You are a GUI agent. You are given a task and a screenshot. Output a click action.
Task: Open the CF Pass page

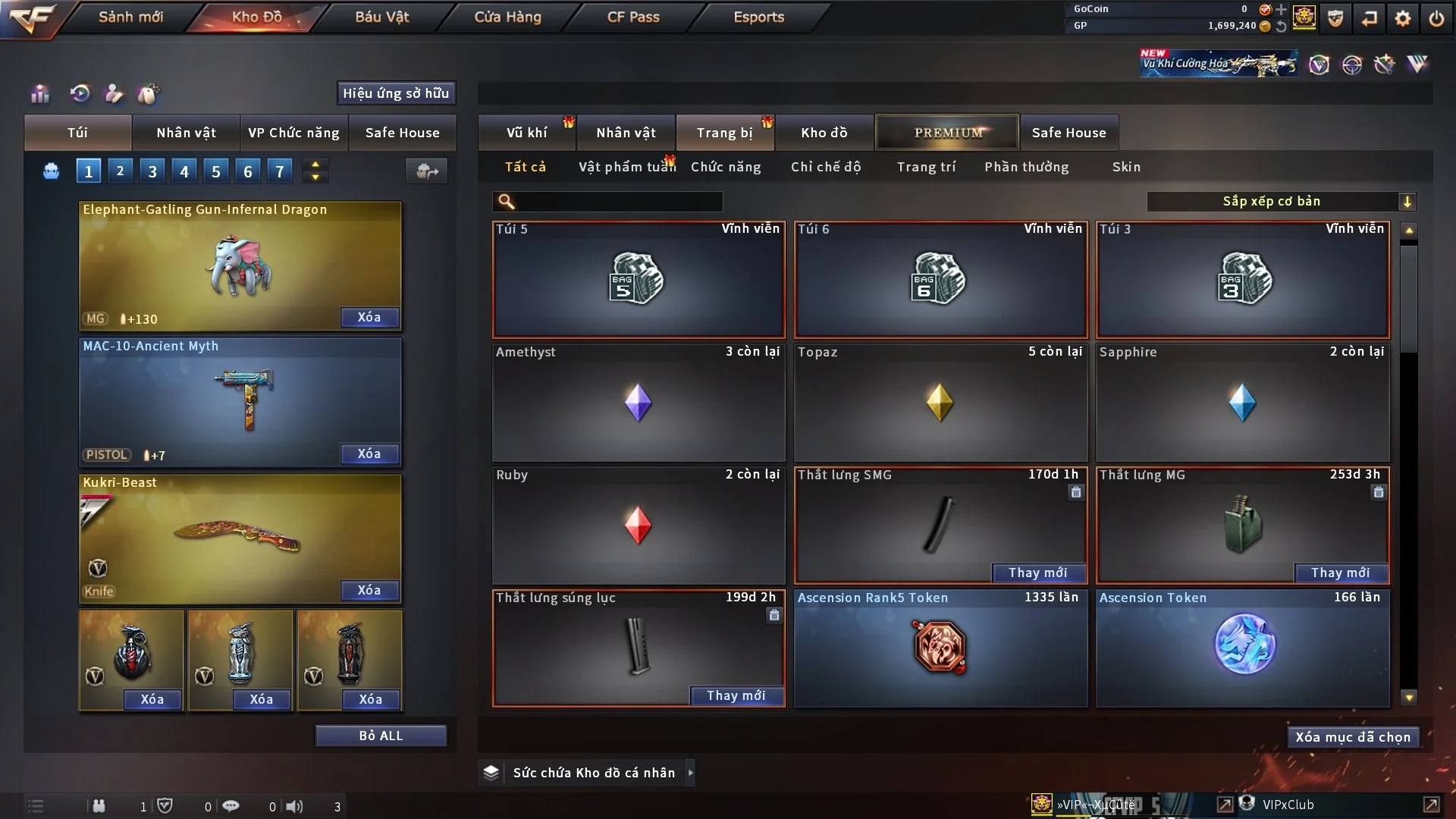point(633,17)
